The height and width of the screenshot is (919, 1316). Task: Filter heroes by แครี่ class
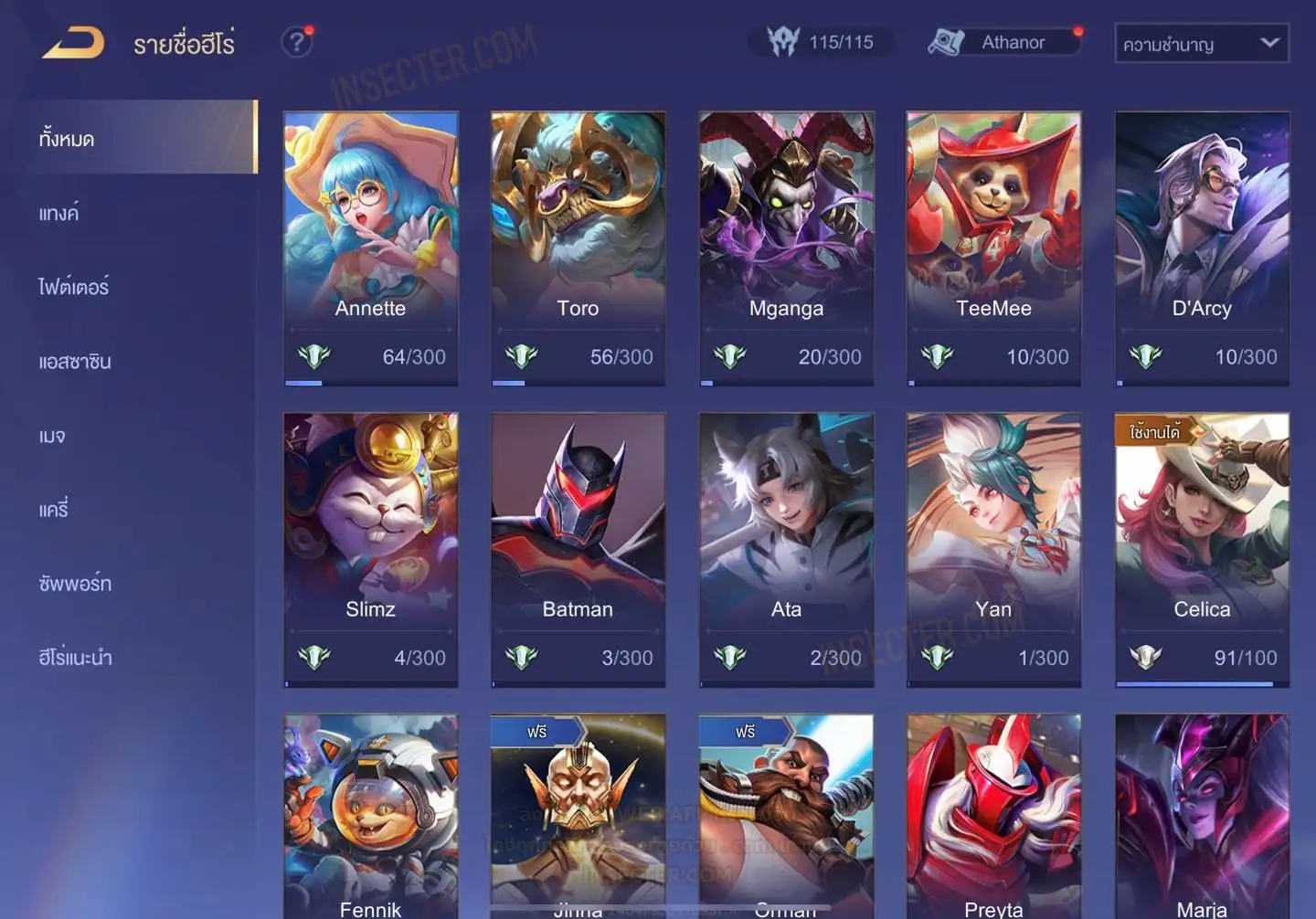(54, 509)
